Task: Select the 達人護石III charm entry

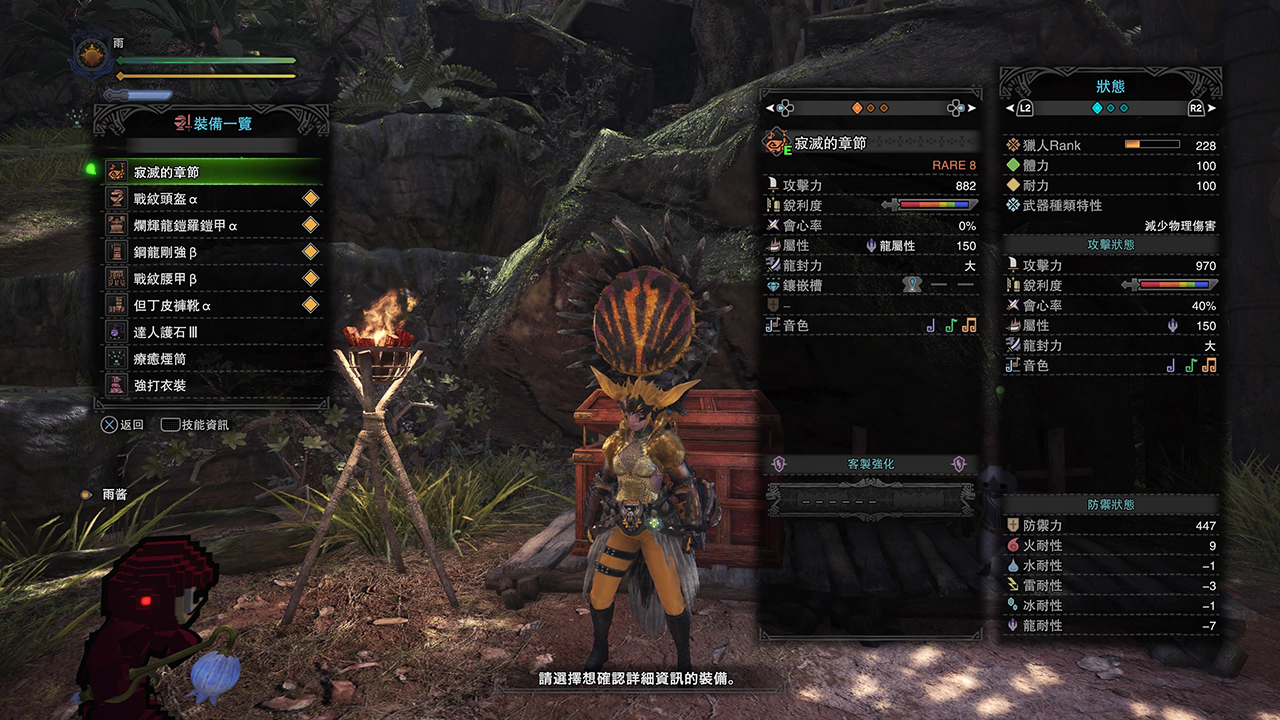Action: [x=212, y=332]
